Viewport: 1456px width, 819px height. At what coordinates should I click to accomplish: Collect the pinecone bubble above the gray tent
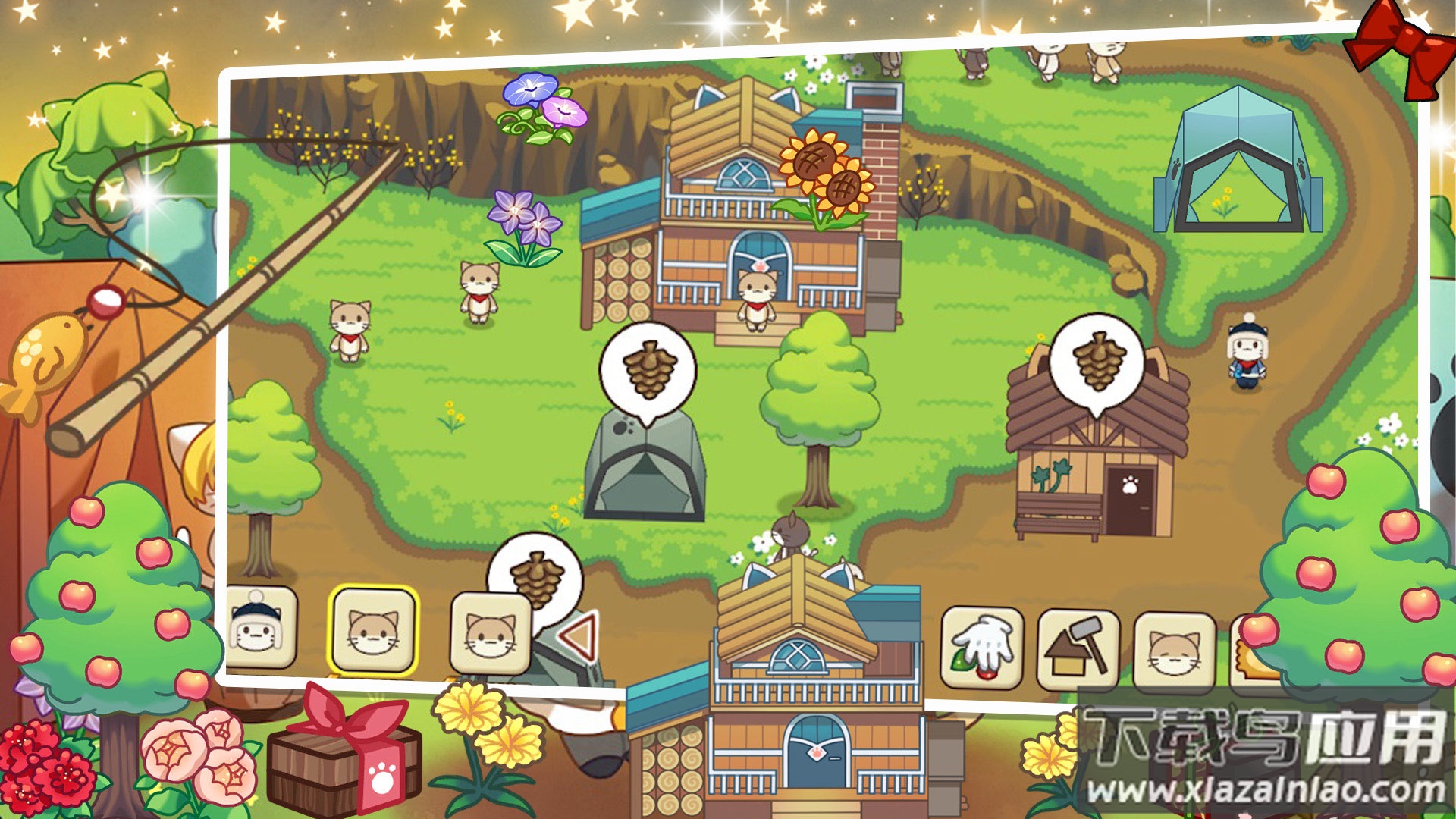coord(648,370)
